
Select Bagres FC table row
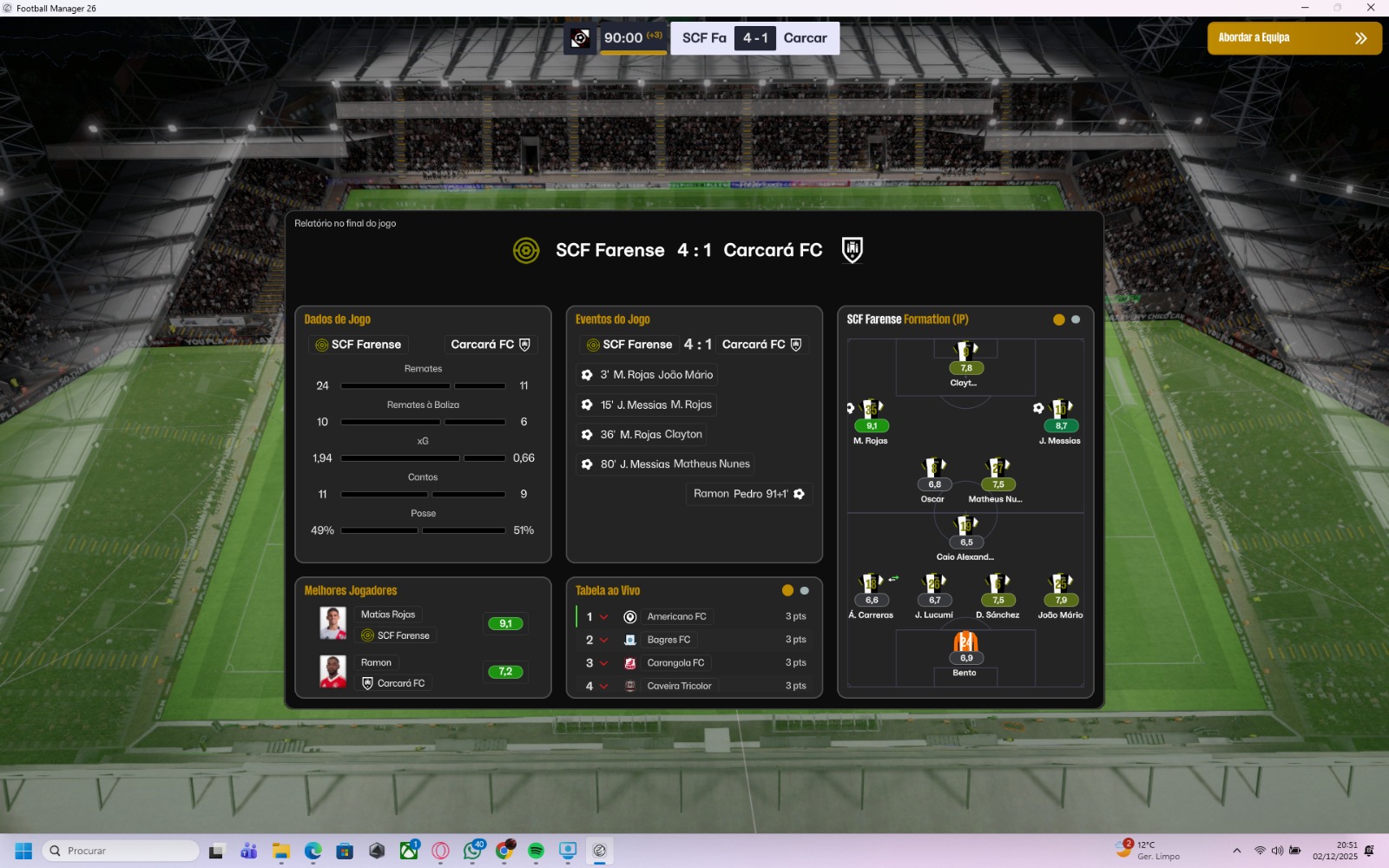tap(668, 640)
